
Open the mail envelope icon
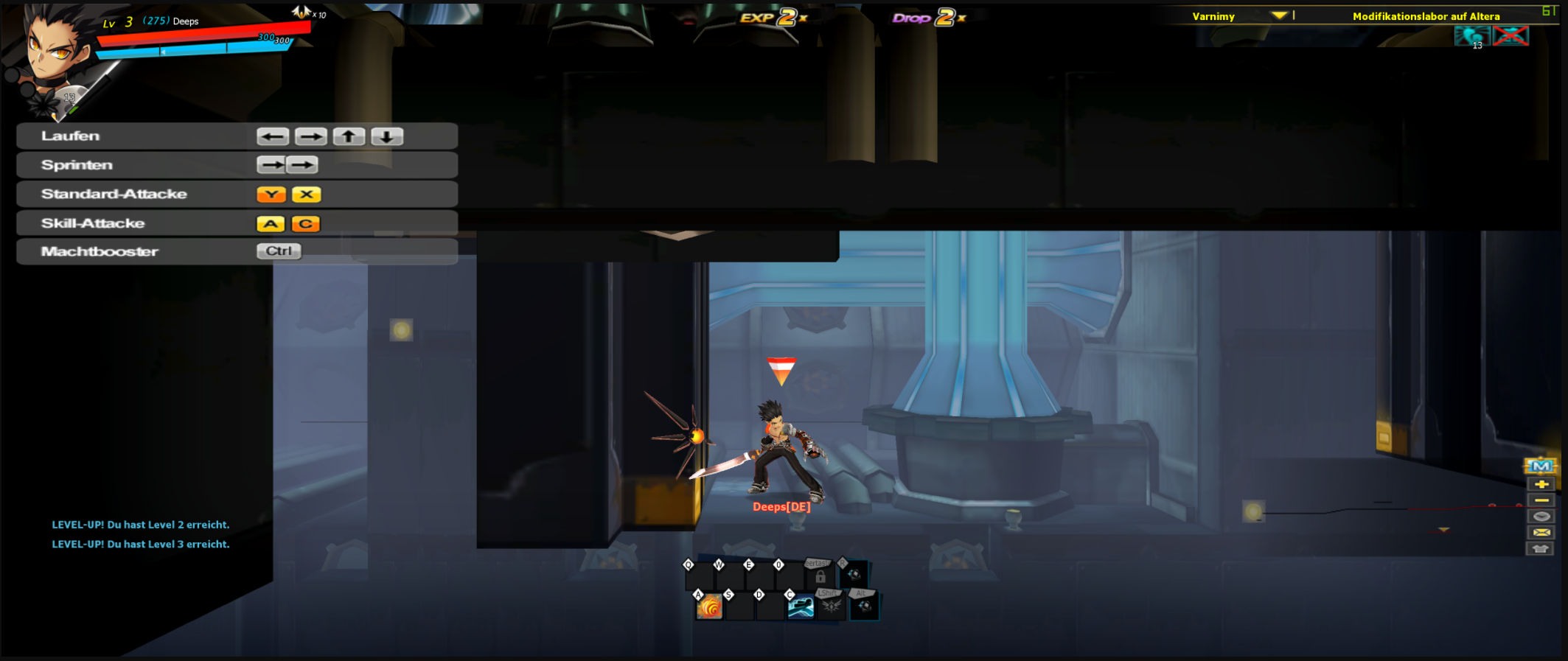click(1541, 533)
